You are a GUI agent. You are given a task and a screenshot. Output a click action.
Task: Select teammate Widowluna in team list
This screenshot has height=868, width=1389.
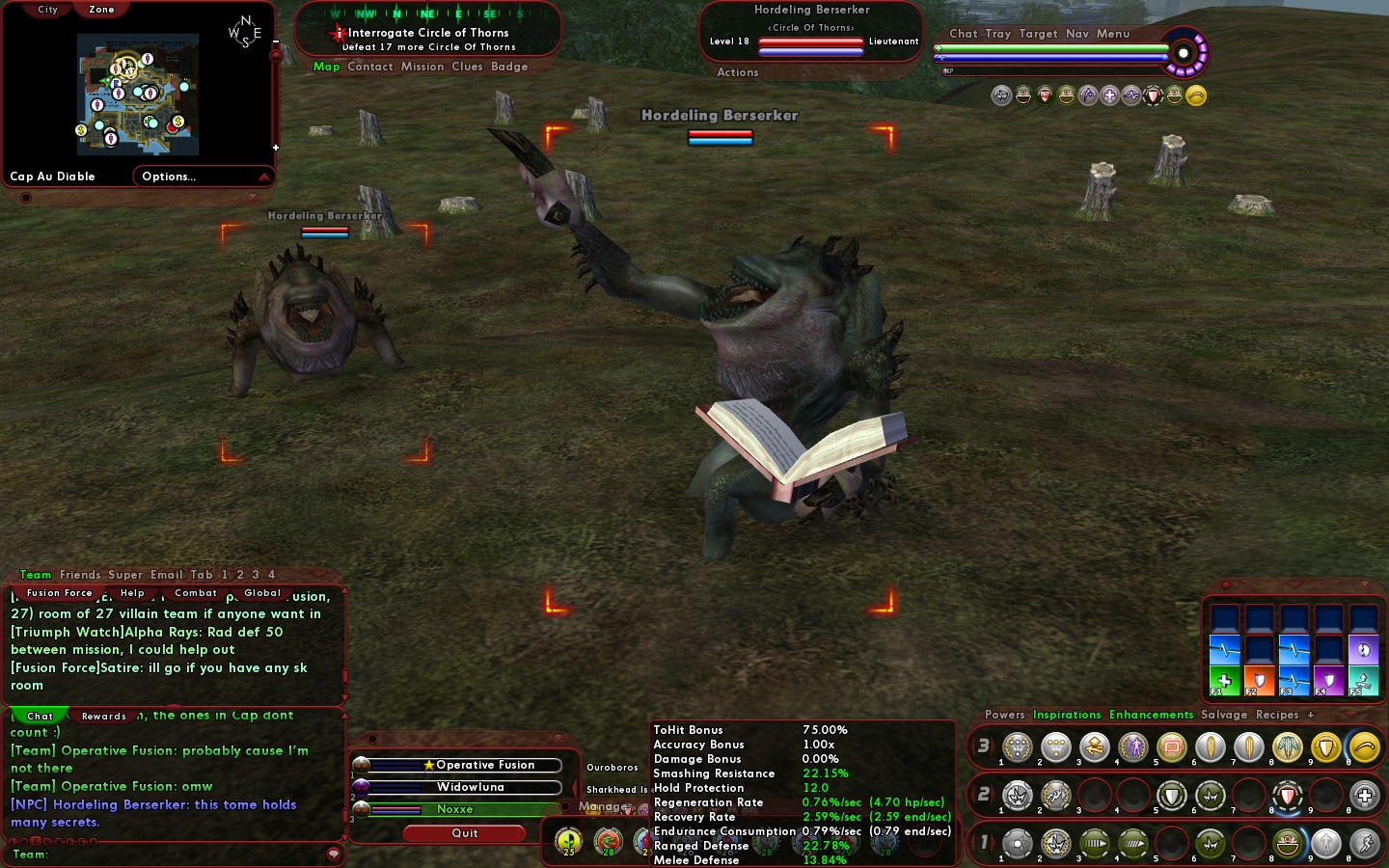click(470, 787)
